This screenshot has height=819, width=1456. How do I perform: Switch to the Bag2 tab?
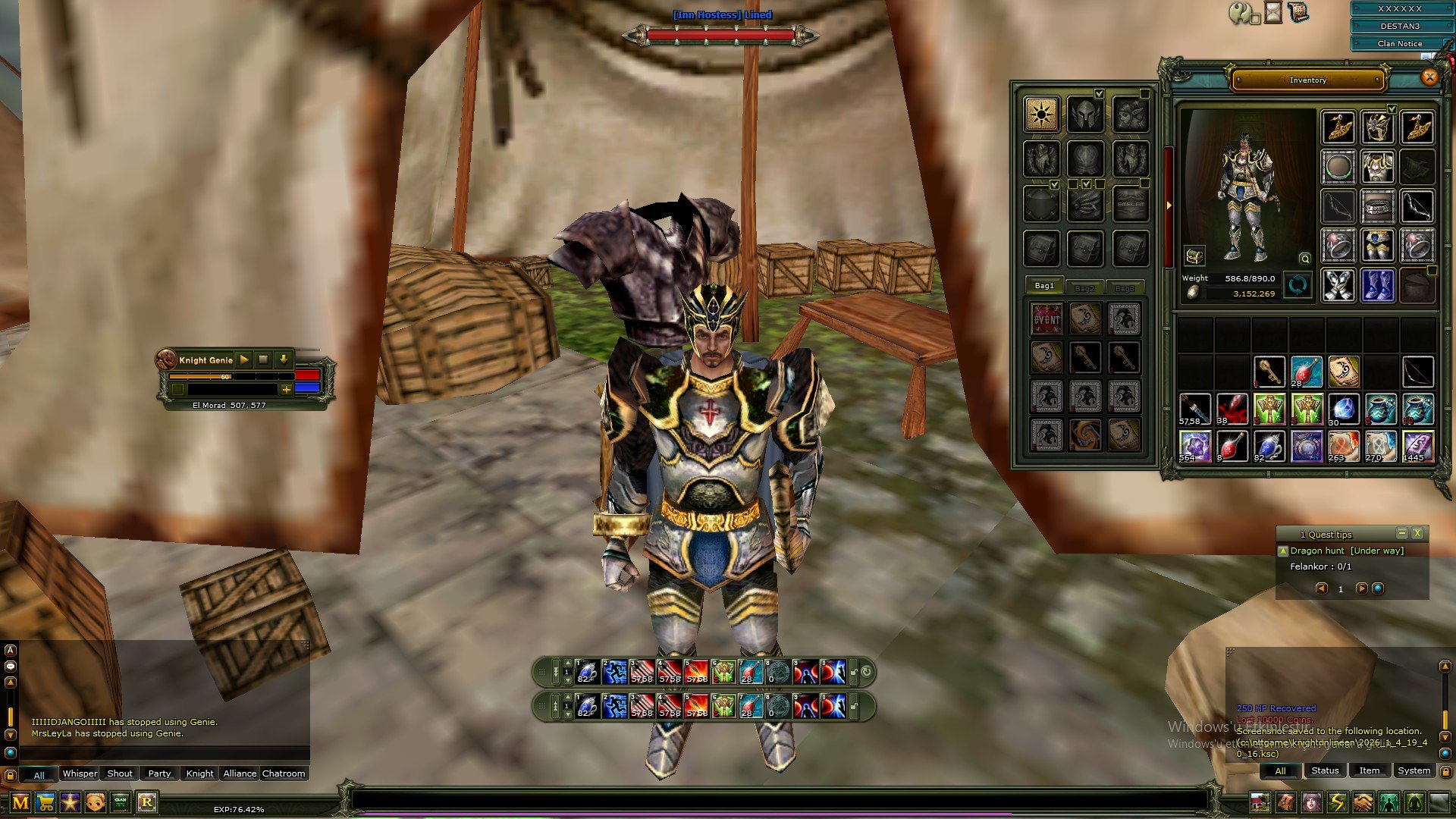(x=1085, y=288)
